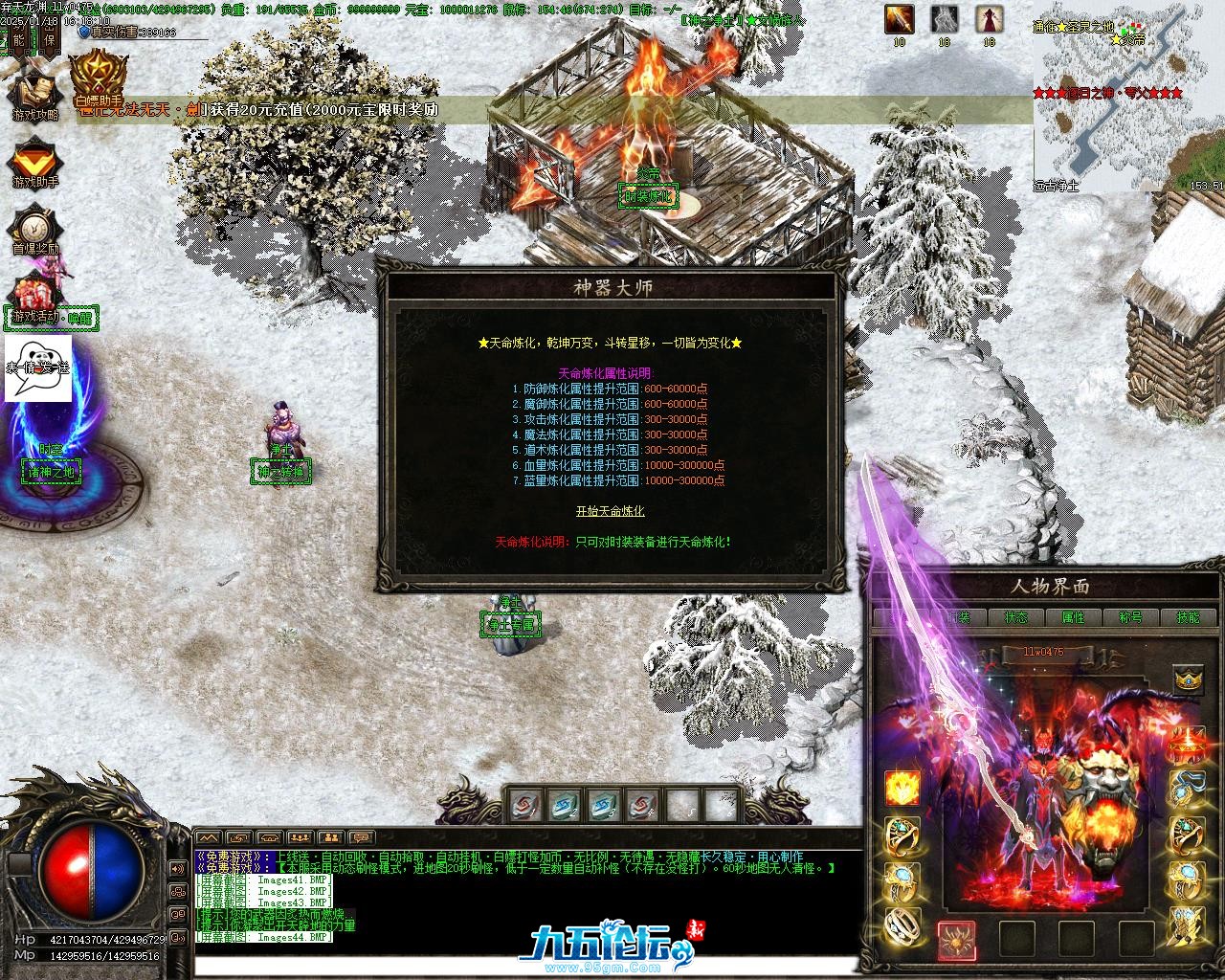The image size is (1225, 980).
Task: Switch to the 技能 tab
Action: [1187, 617]
